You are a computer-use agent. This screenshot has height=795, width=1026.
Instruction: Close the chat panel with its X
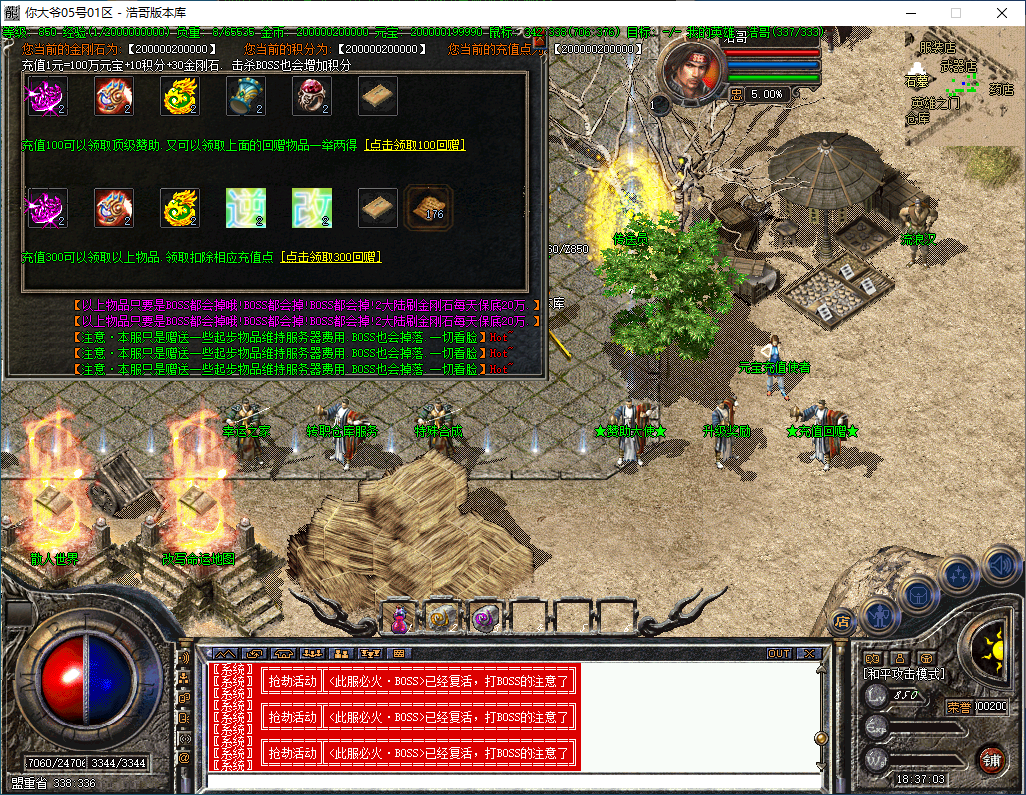point(808,653)
